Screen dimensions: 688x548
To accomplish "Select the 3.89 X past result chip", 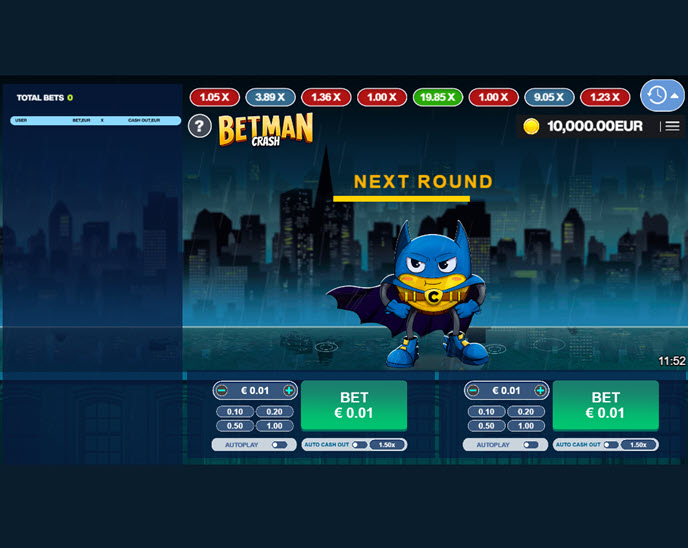I will 270,97.
